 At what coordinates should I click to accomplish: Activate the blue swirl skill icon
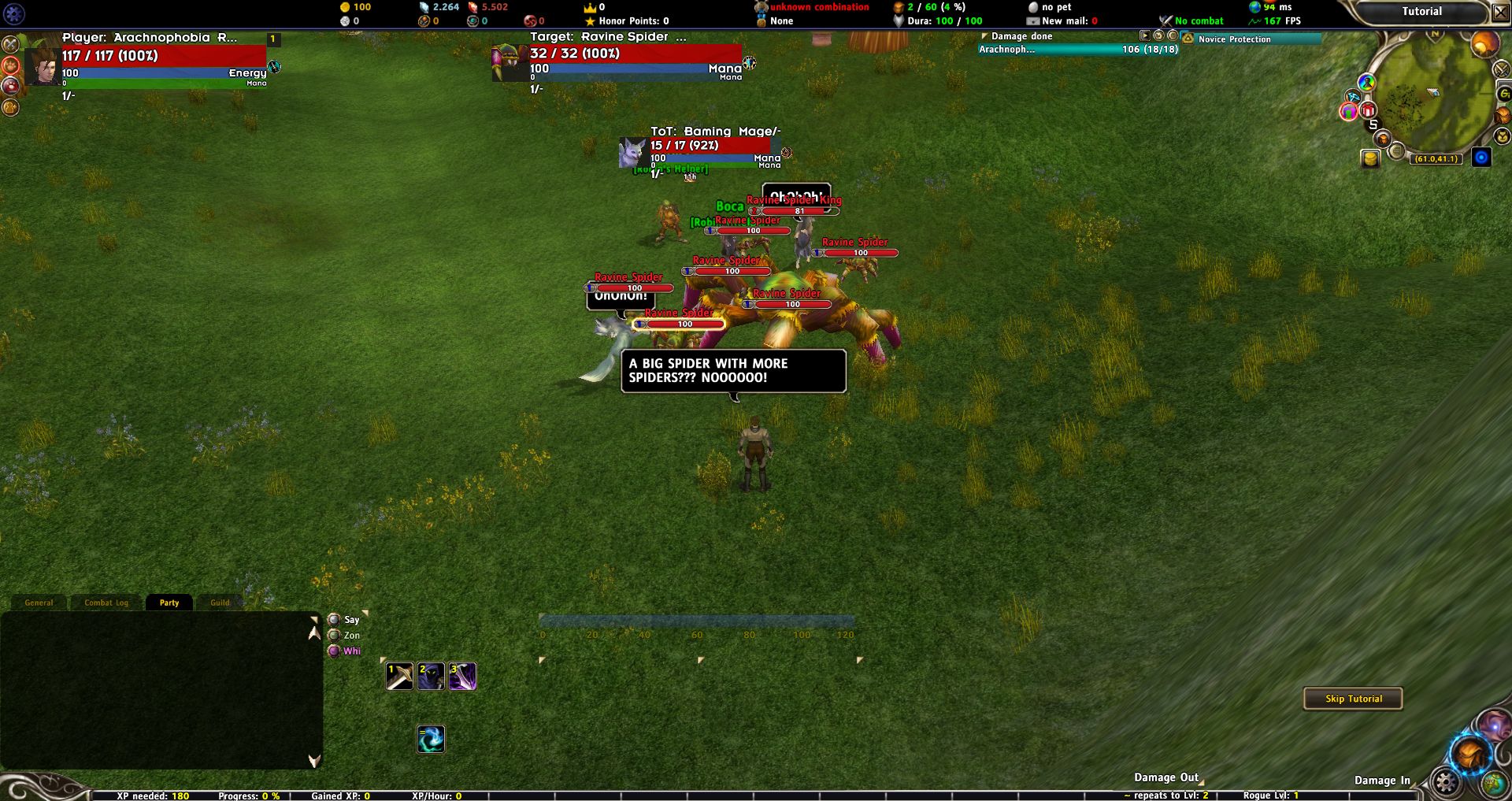[431, 739]
